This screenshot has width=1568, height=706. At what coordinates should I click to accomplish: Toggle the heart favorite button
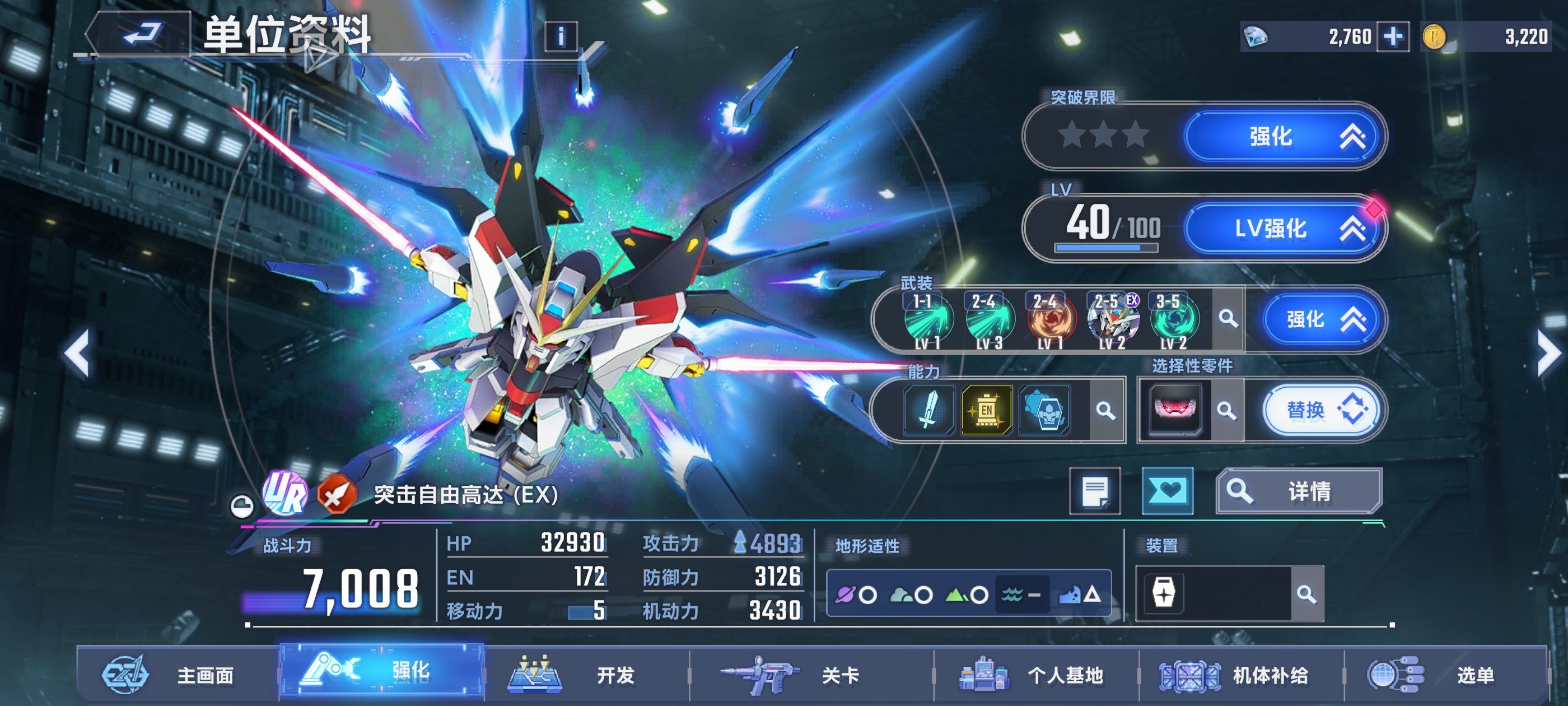(1167, 491)
